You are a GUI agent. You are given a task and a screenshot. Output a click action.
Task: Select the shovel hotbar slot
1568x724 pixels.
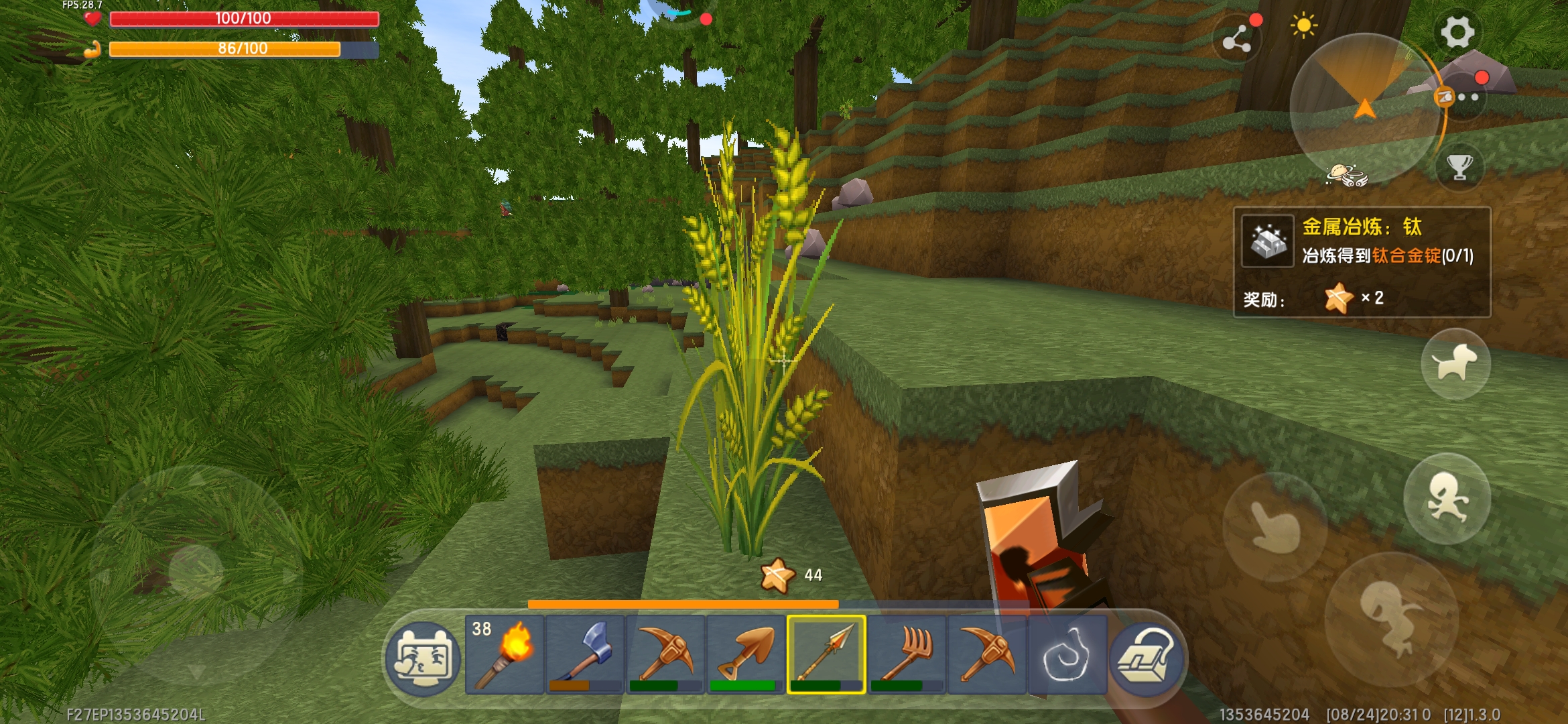[x=746, y=655]
